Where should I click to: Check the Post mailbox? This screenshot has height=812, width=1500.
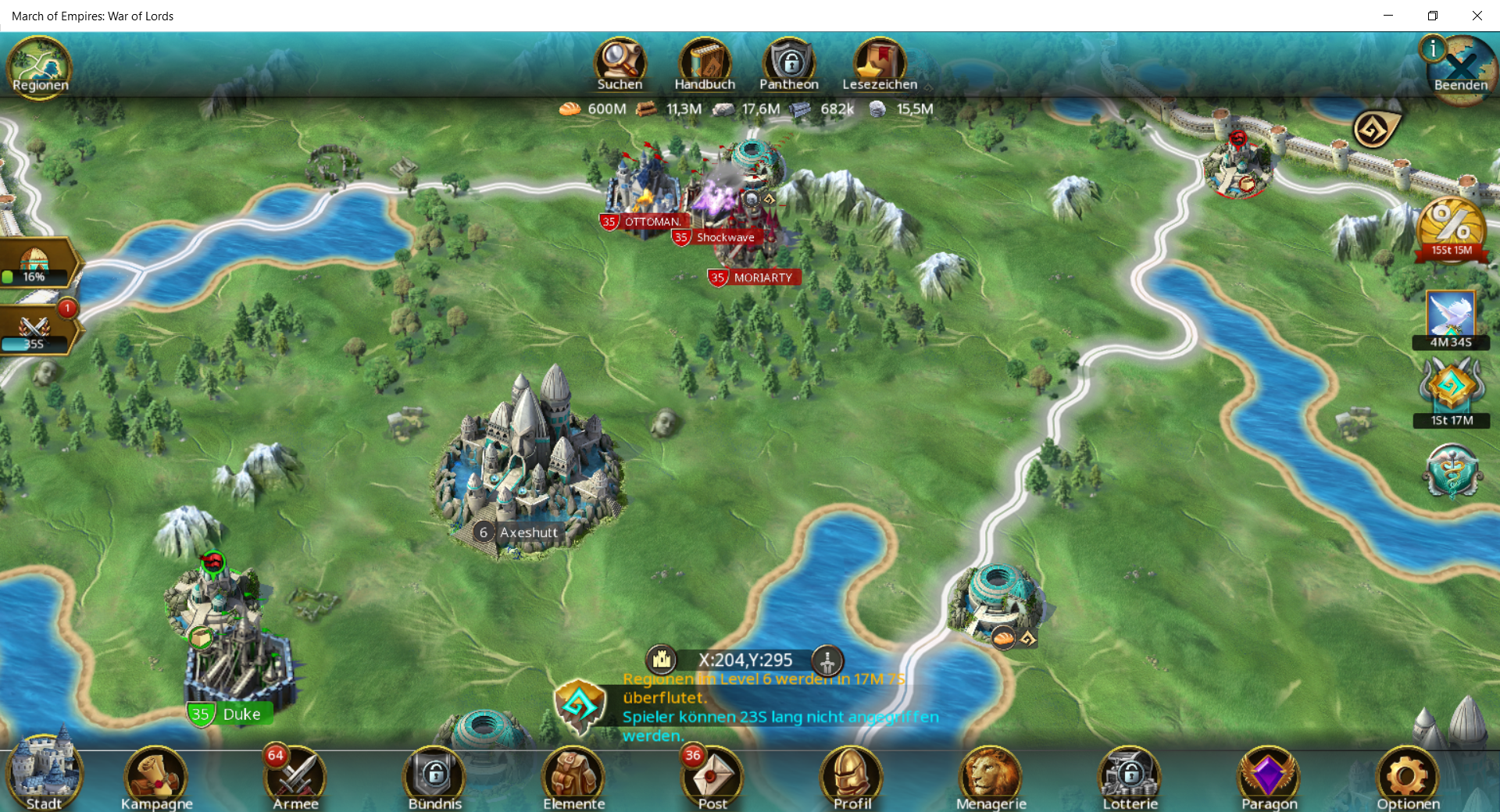(712, 777)
